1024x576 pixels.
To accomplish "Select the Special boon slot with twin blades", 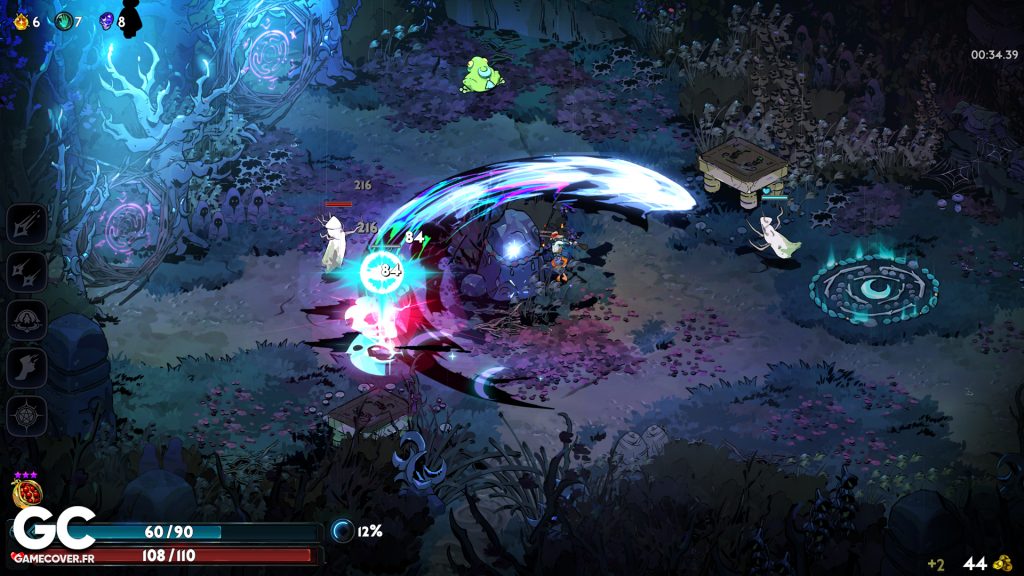I will point(27,271).
